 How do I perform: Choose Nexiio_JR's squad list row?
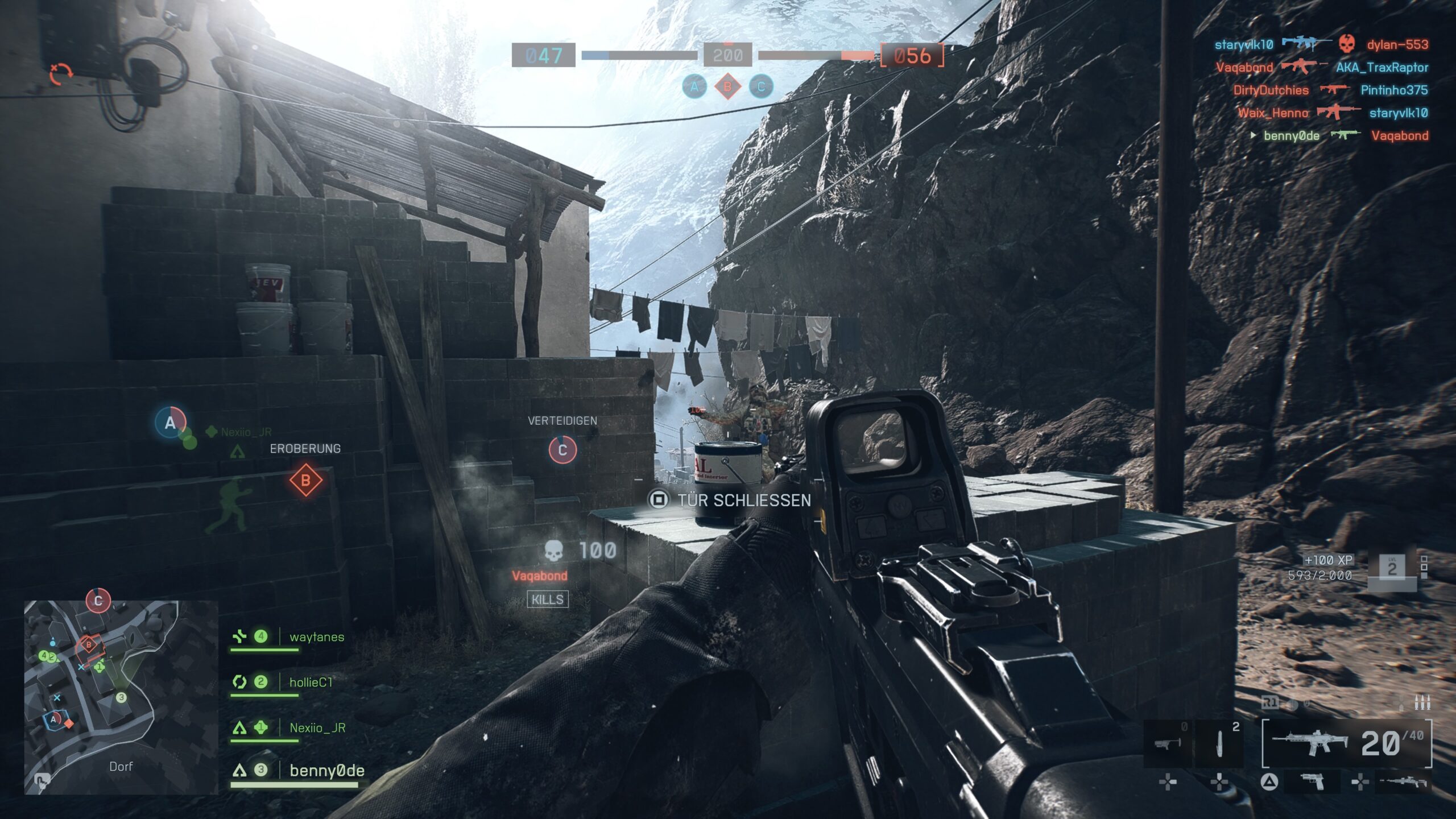pos(317,728)
